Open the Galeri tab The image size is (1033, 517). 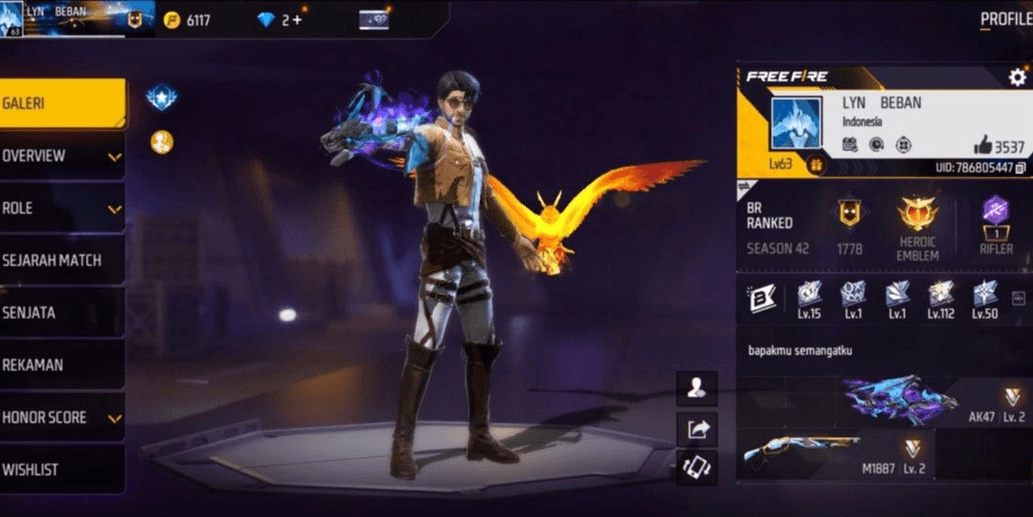coord(60,103)
